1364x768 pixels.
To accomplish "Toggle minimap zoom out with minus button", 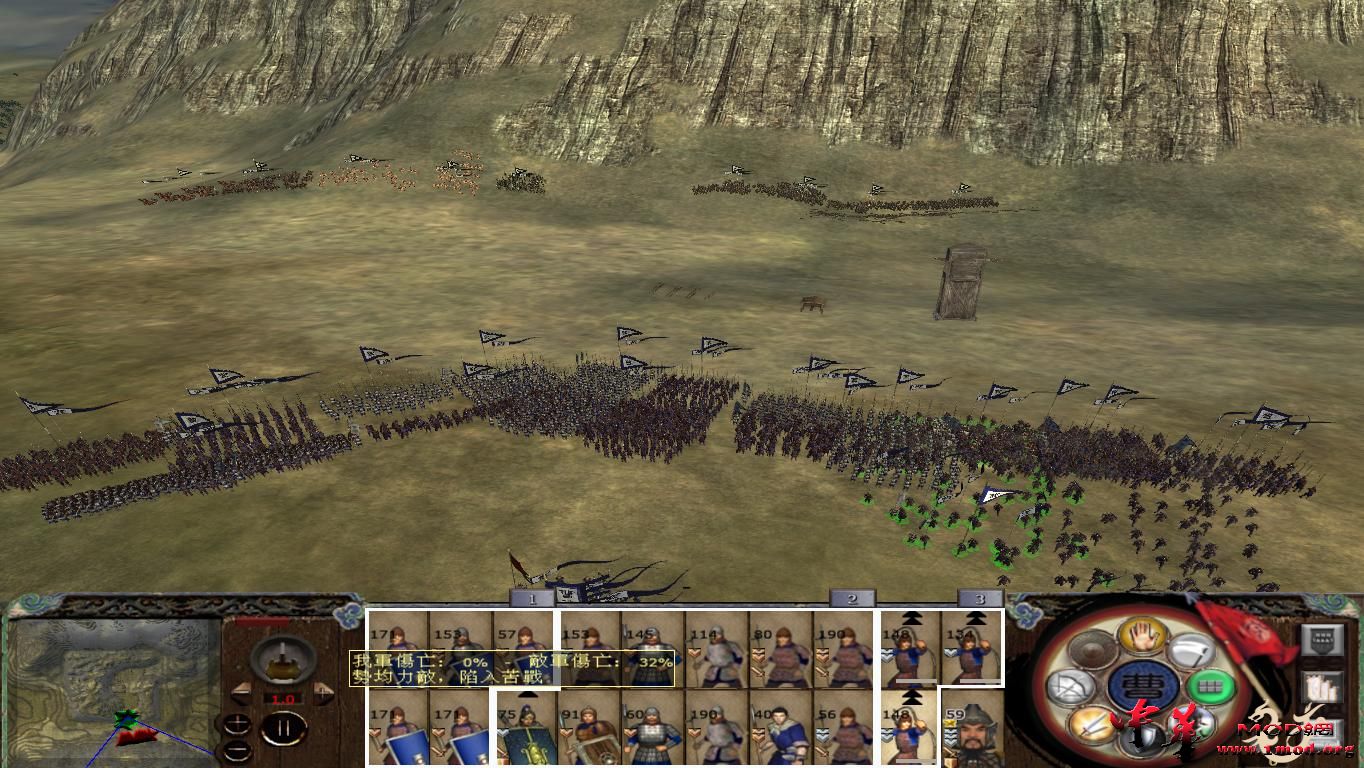I will (x=238, y=750).
